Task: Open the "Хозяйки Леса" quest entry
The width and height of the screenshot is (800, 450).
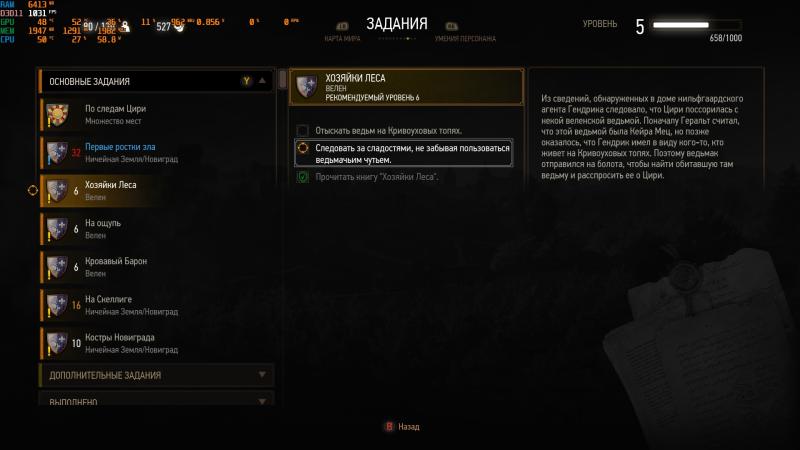Action: [155, 190]
